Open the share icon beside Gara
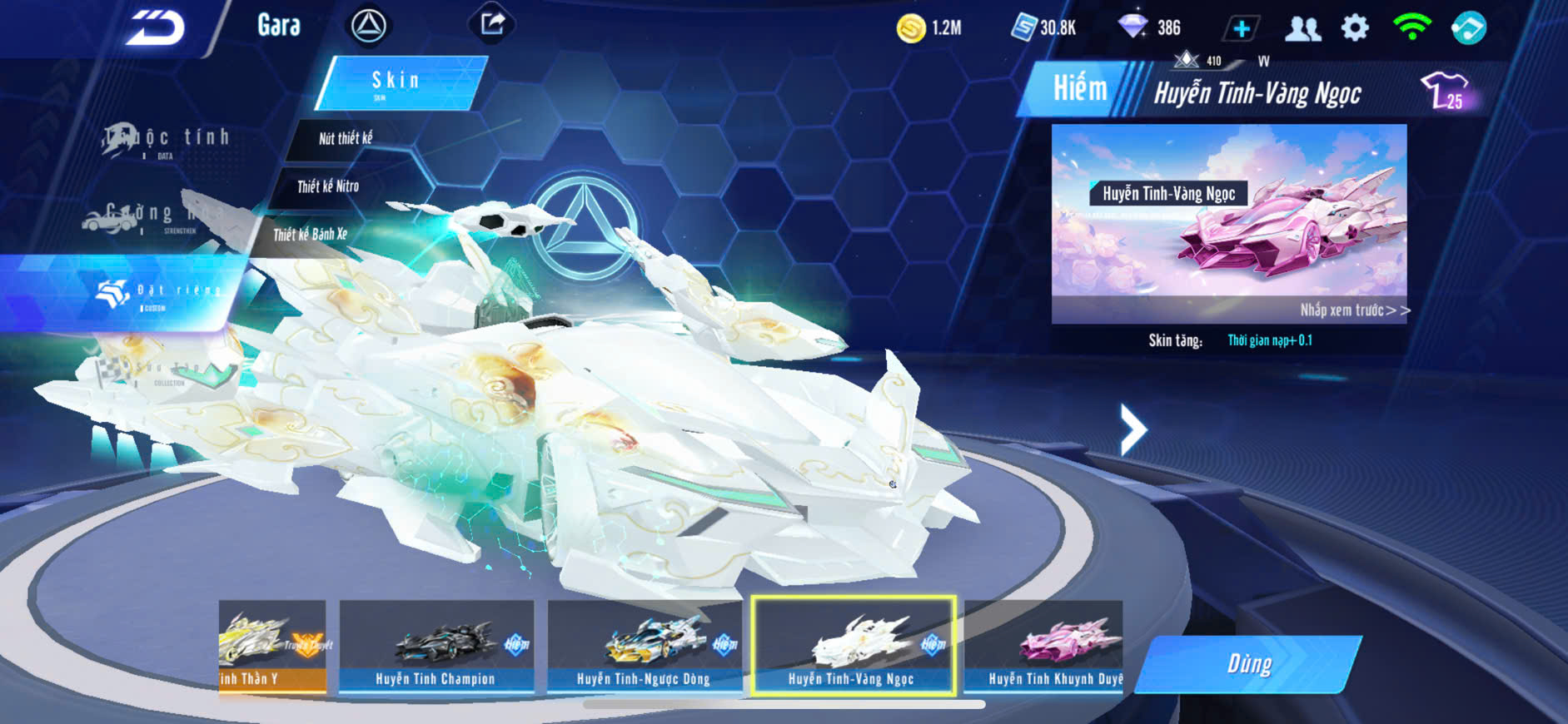 click(492, 23)
